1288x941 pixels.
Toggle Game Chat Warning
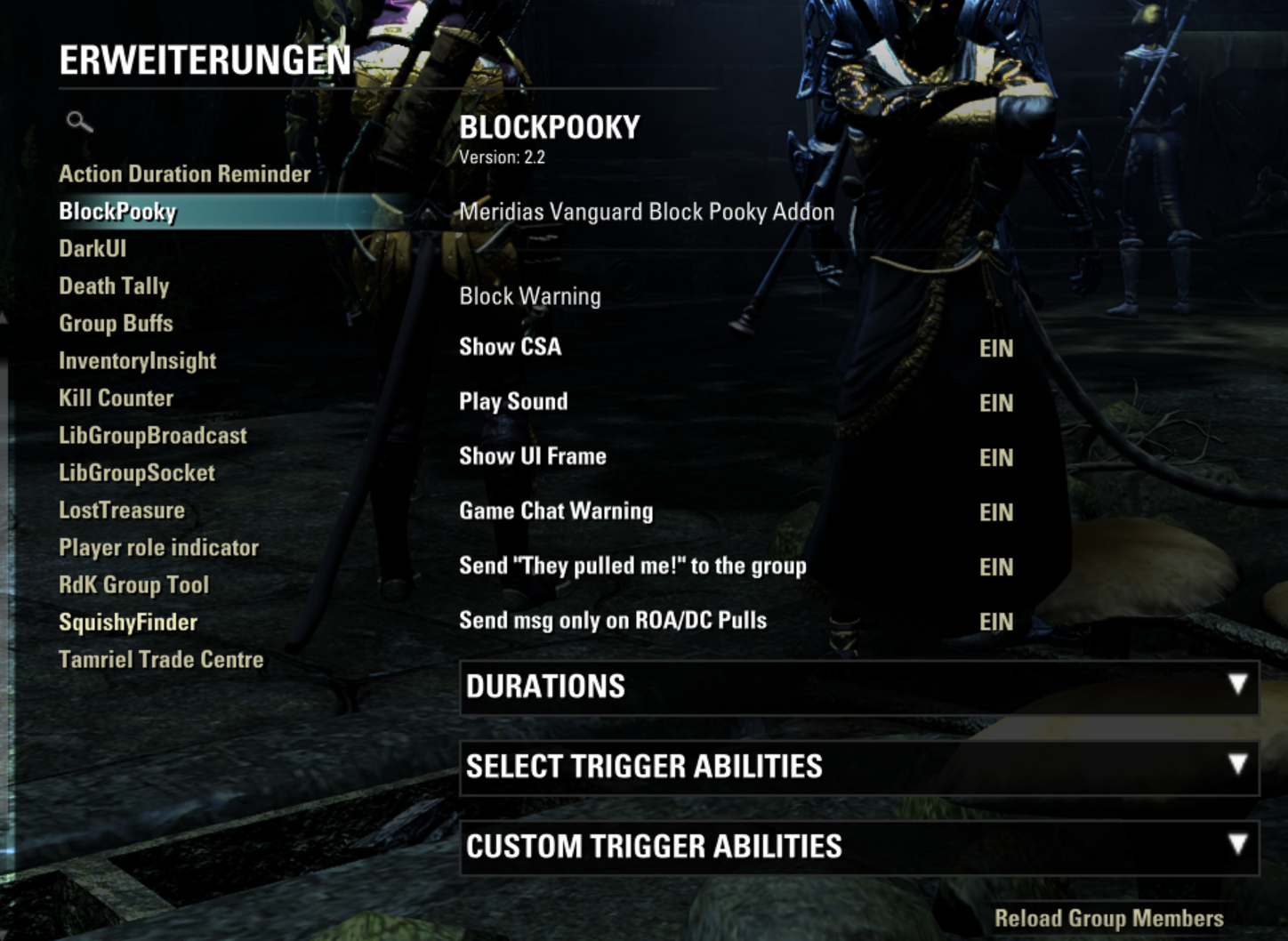click(995, 513)
